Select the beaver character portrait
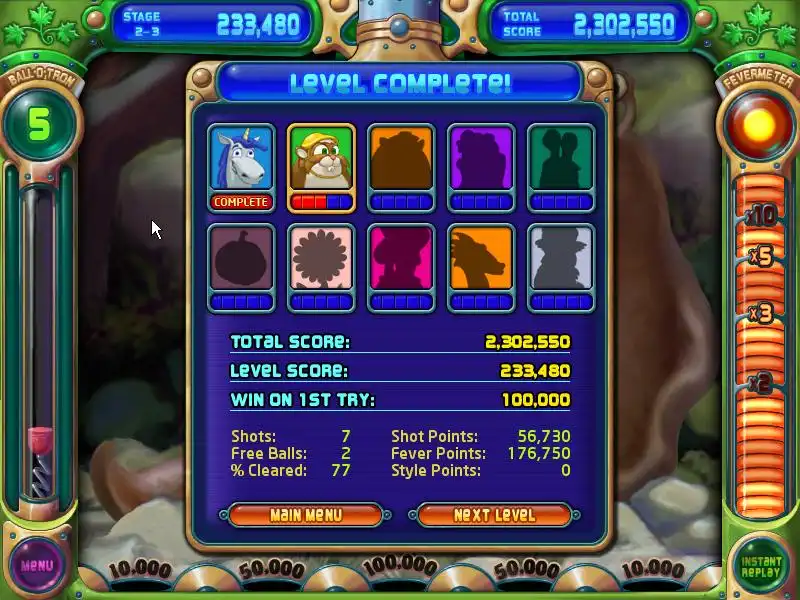Image resolution: width=800 pixels, height=600 pixels. [321, 159]
